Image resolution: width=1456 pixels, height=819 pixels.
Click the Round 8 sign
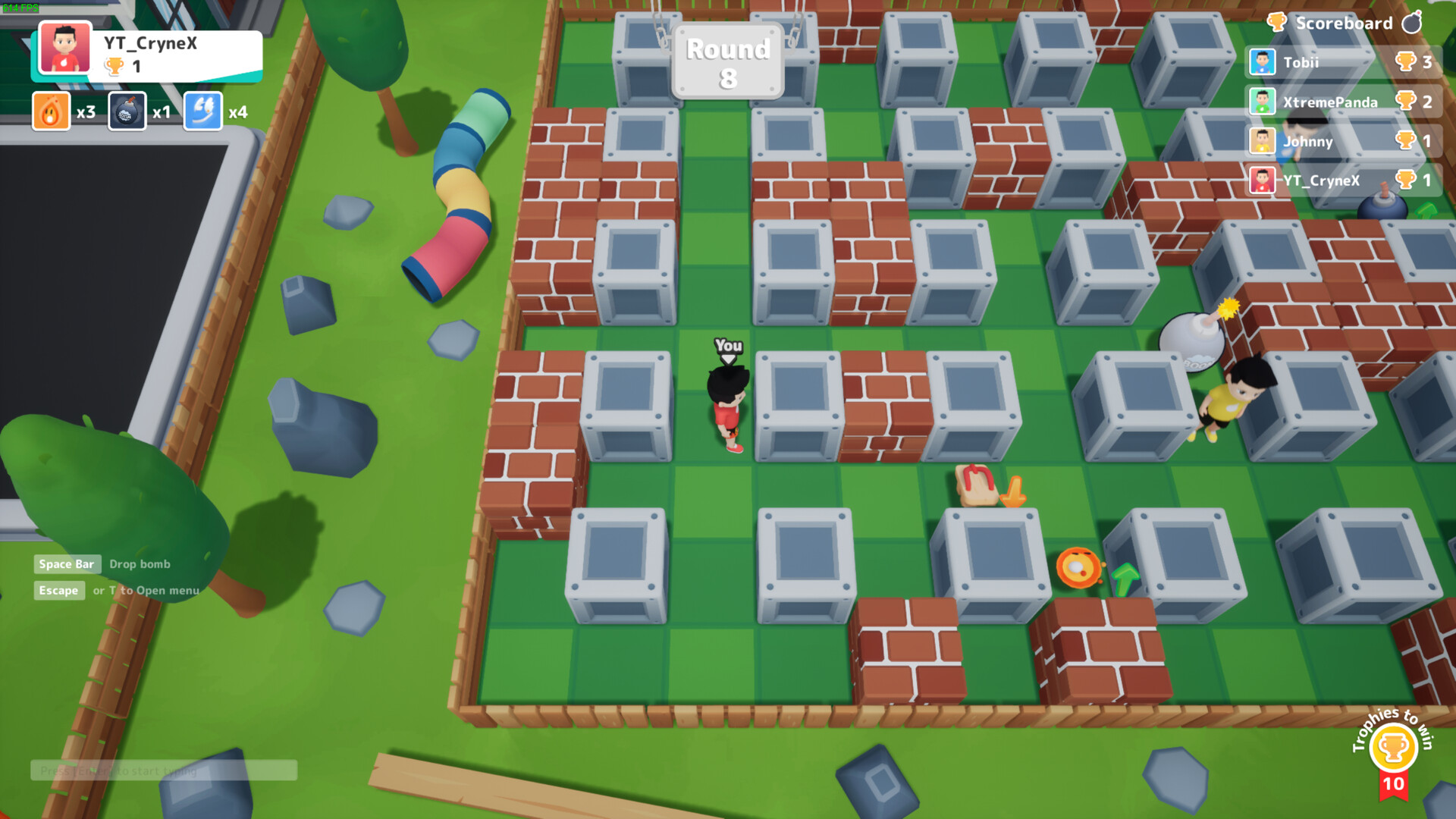tap(727, 60)
